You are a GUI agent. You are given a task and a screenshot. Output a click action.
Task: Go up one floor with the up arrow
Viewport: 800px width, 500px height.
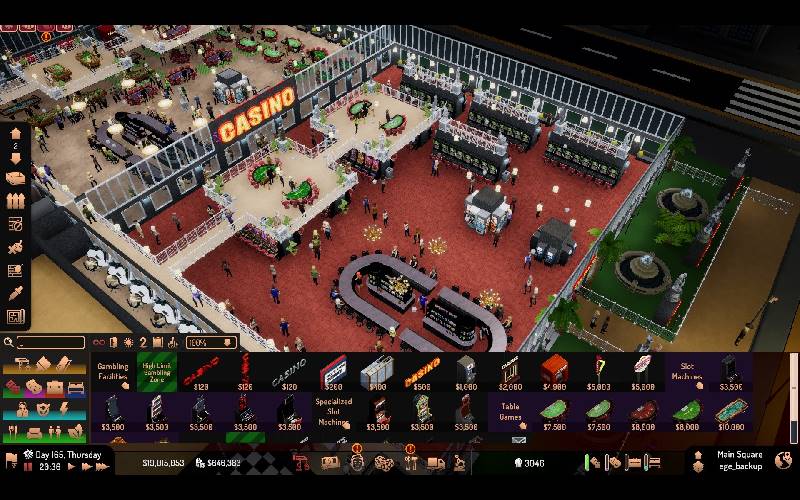point(15,132)
